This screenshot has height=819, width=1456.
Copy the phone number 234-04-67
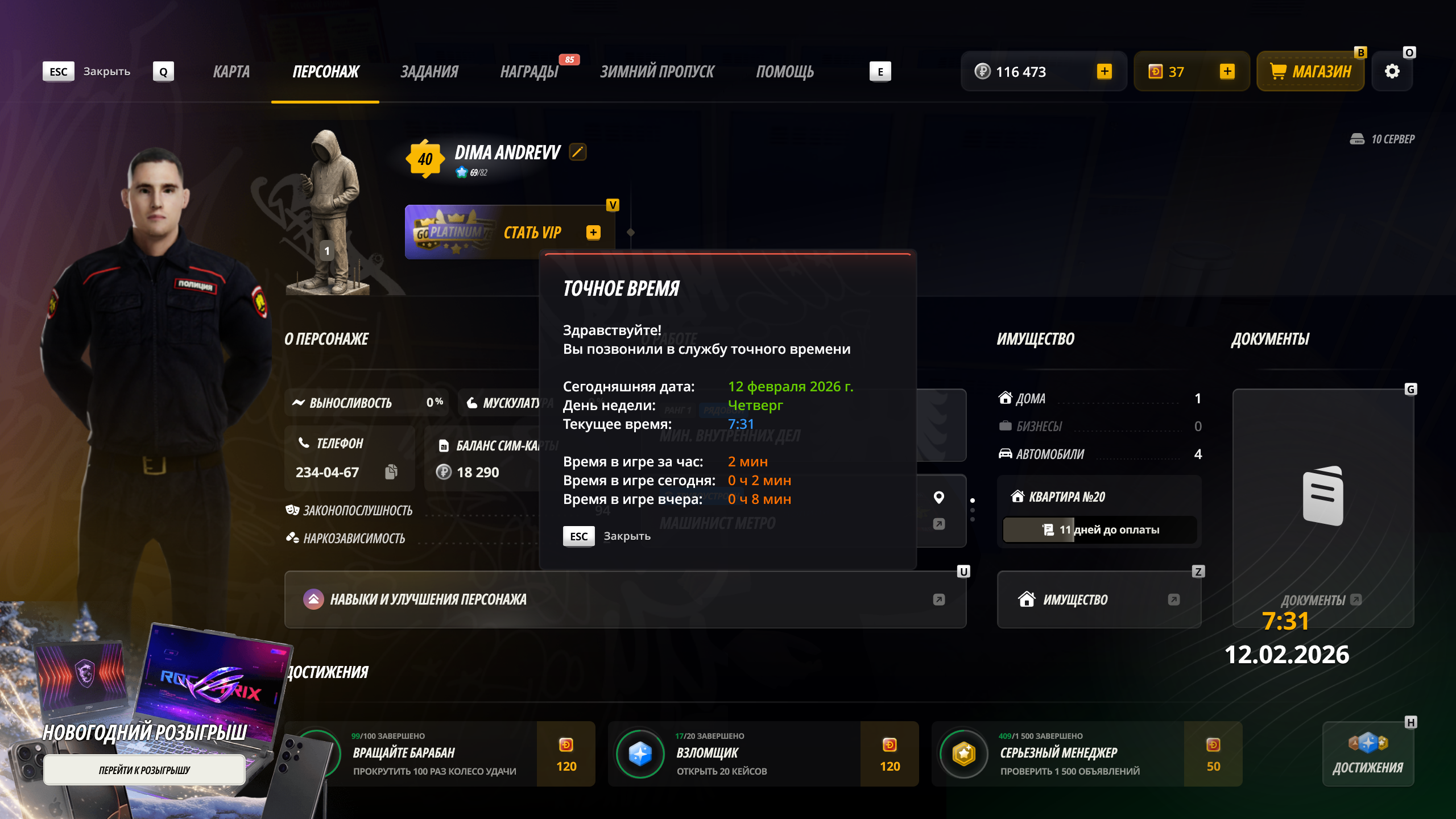tap(391, 472)
